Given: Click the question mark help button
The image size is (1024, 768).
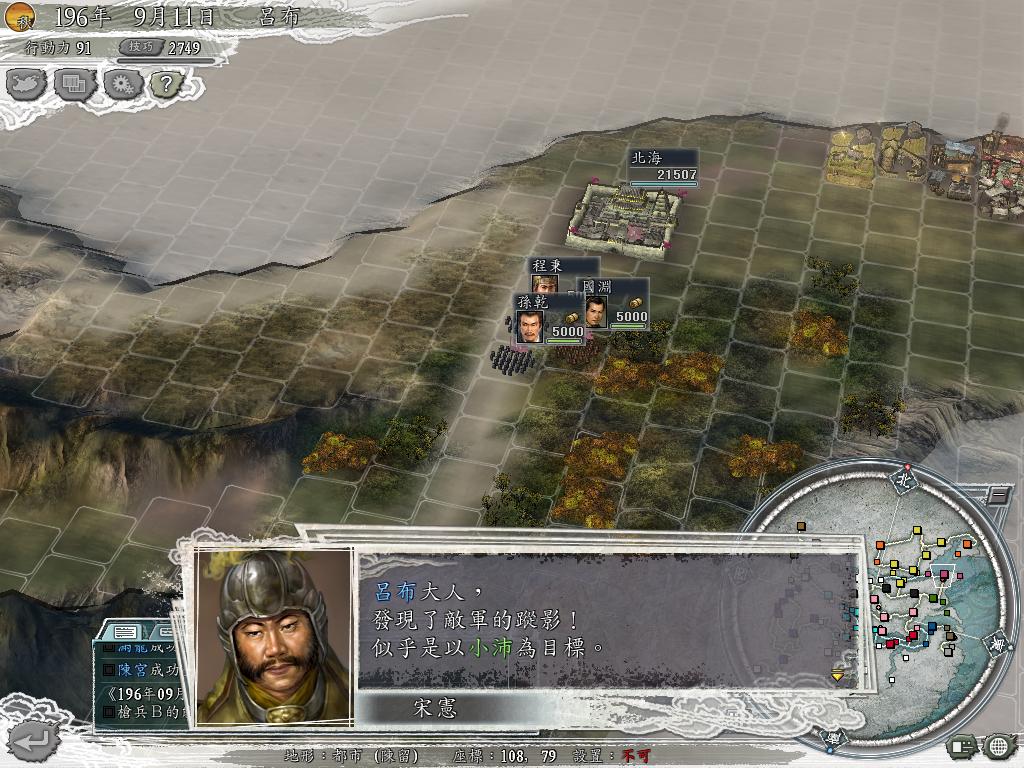Looking at the screenshot, I should pyautogui.click(x=166, y=84).
